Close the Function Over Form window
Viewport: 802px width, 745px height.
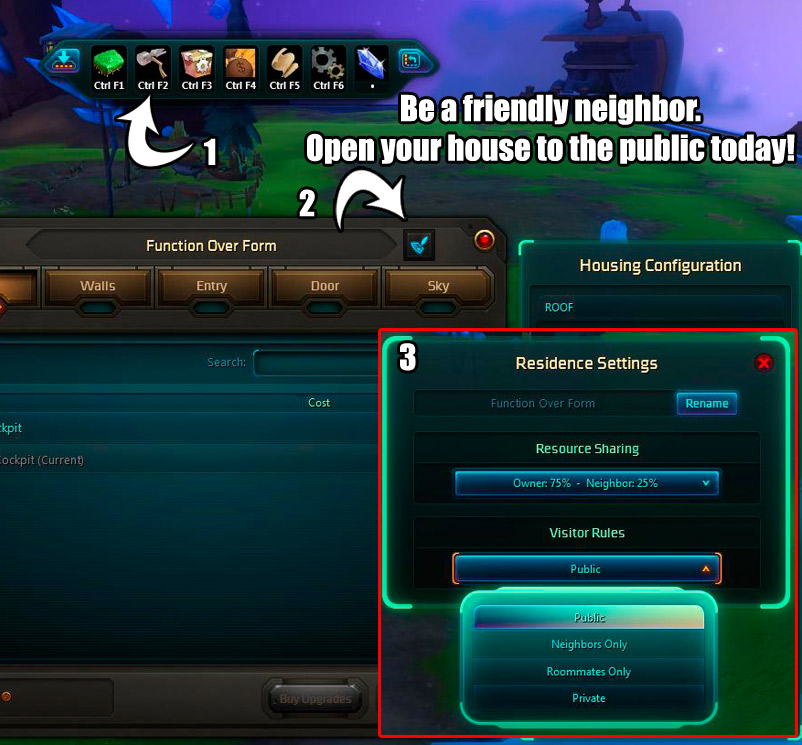[x=484, y=240]
